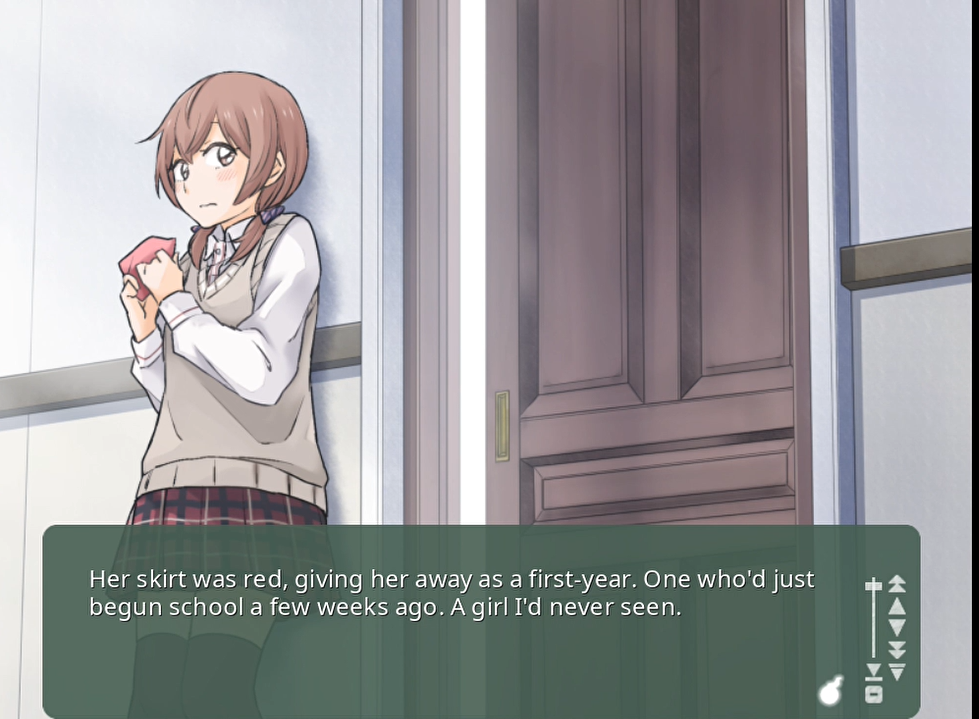Viewport: 979px width, 719px height.
Task: Click the double down-arrow button
Action: click(x=897, y=650)
